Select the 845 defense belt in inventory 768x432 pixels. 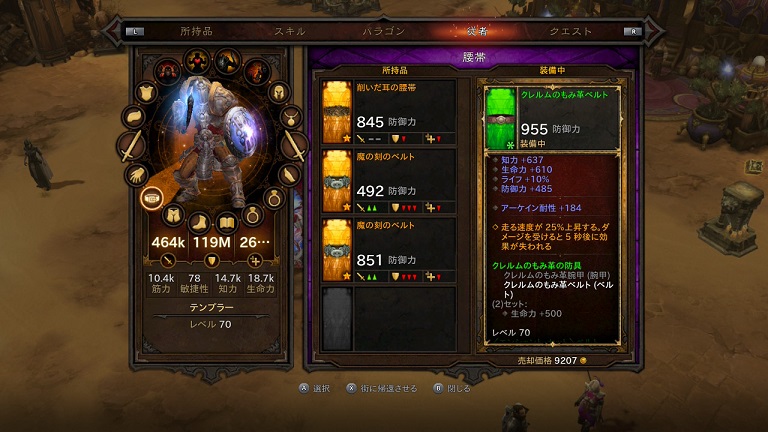point(388,110)
